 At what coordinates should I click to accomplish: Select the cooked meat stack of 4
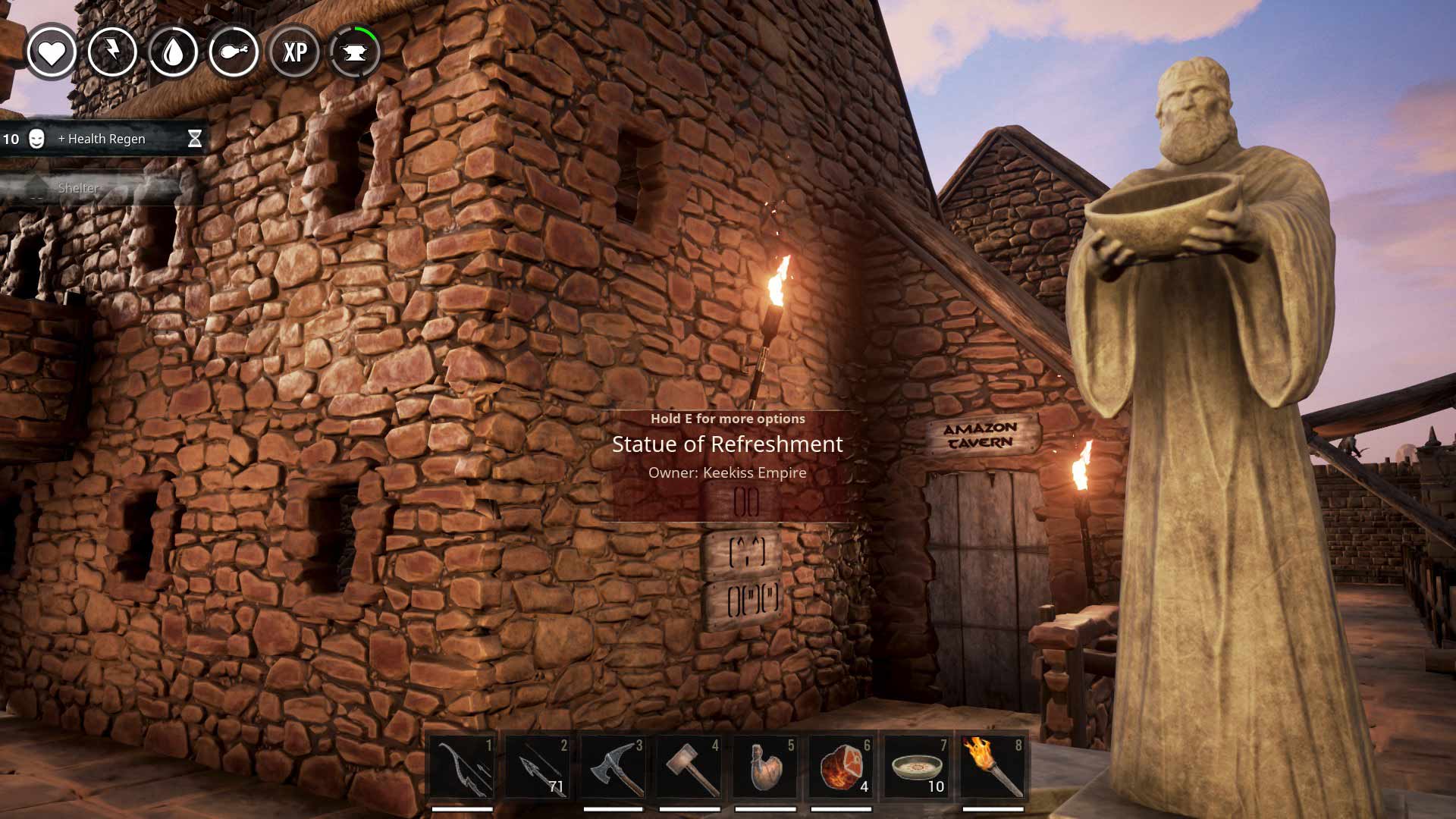coord(841,767)
